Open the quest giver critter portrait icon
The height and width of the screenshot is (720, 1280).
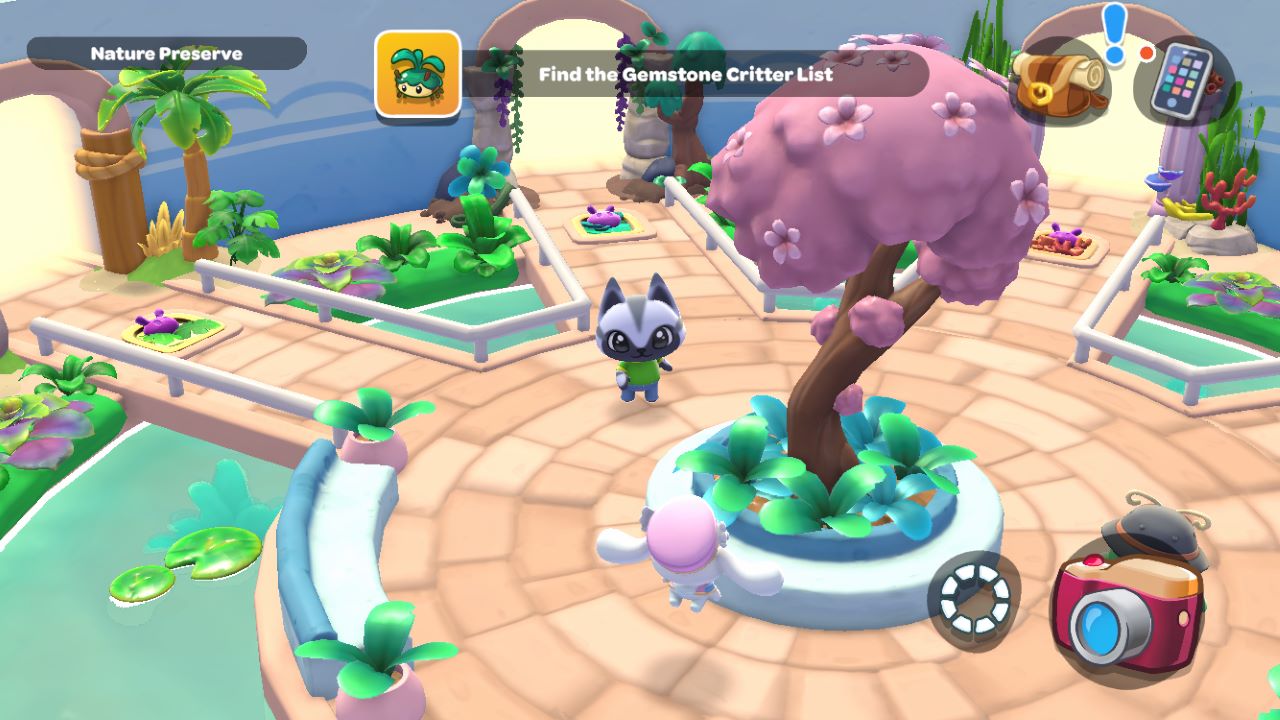point(416,75)
